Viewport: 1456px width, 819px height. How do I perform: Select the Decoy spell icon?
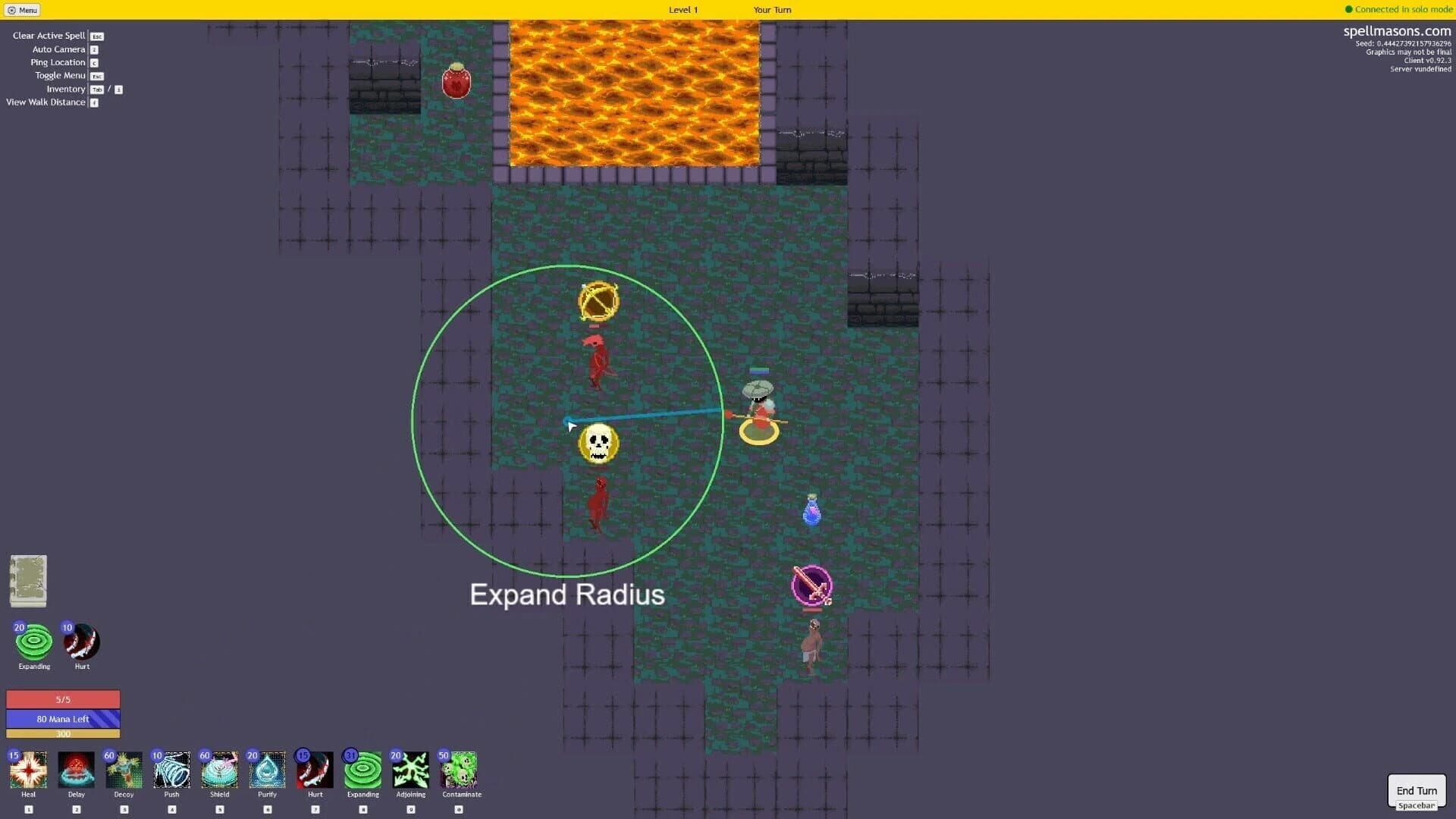click(x=124, y=770)
